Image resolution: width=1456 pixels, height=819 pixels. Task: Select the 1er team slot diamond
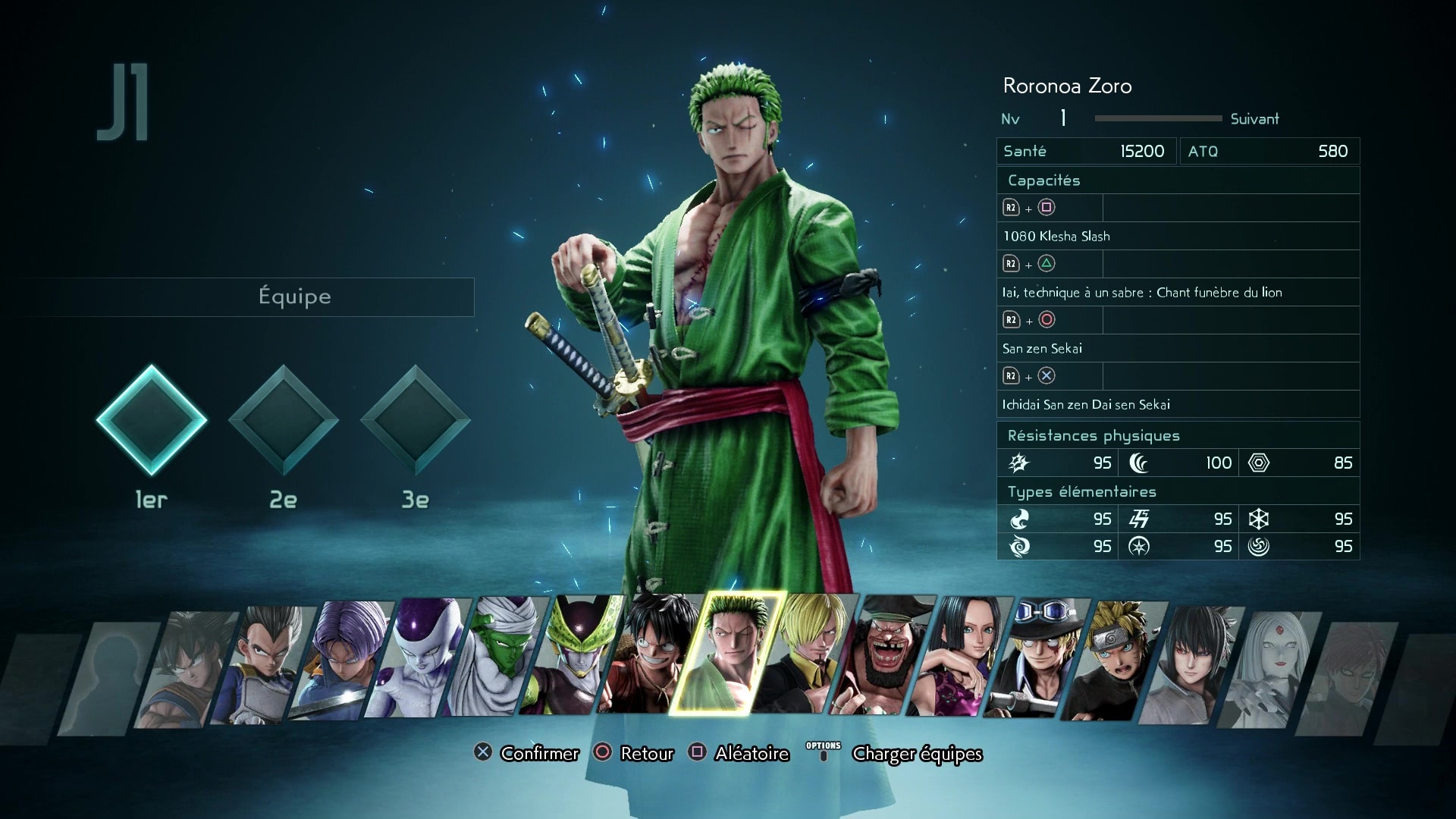(152, 419)
